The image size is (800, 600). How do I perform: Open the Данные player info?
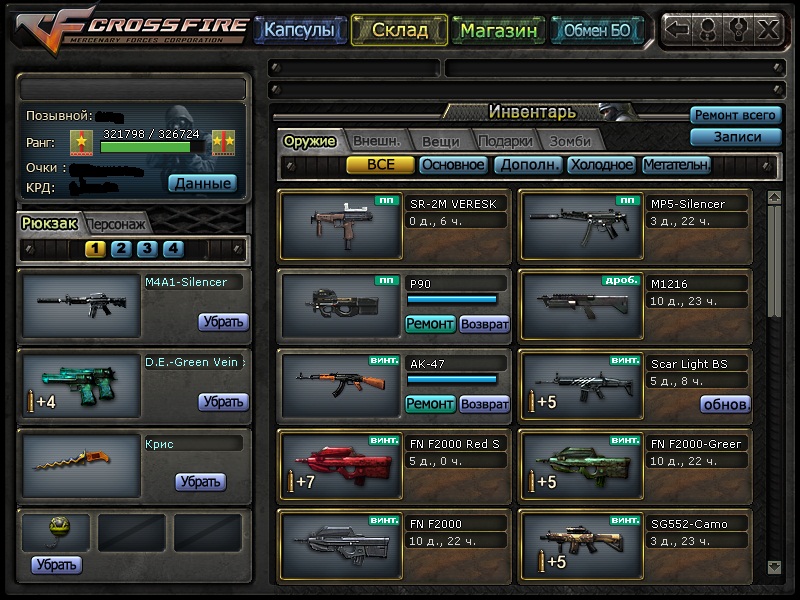point(202,183)
